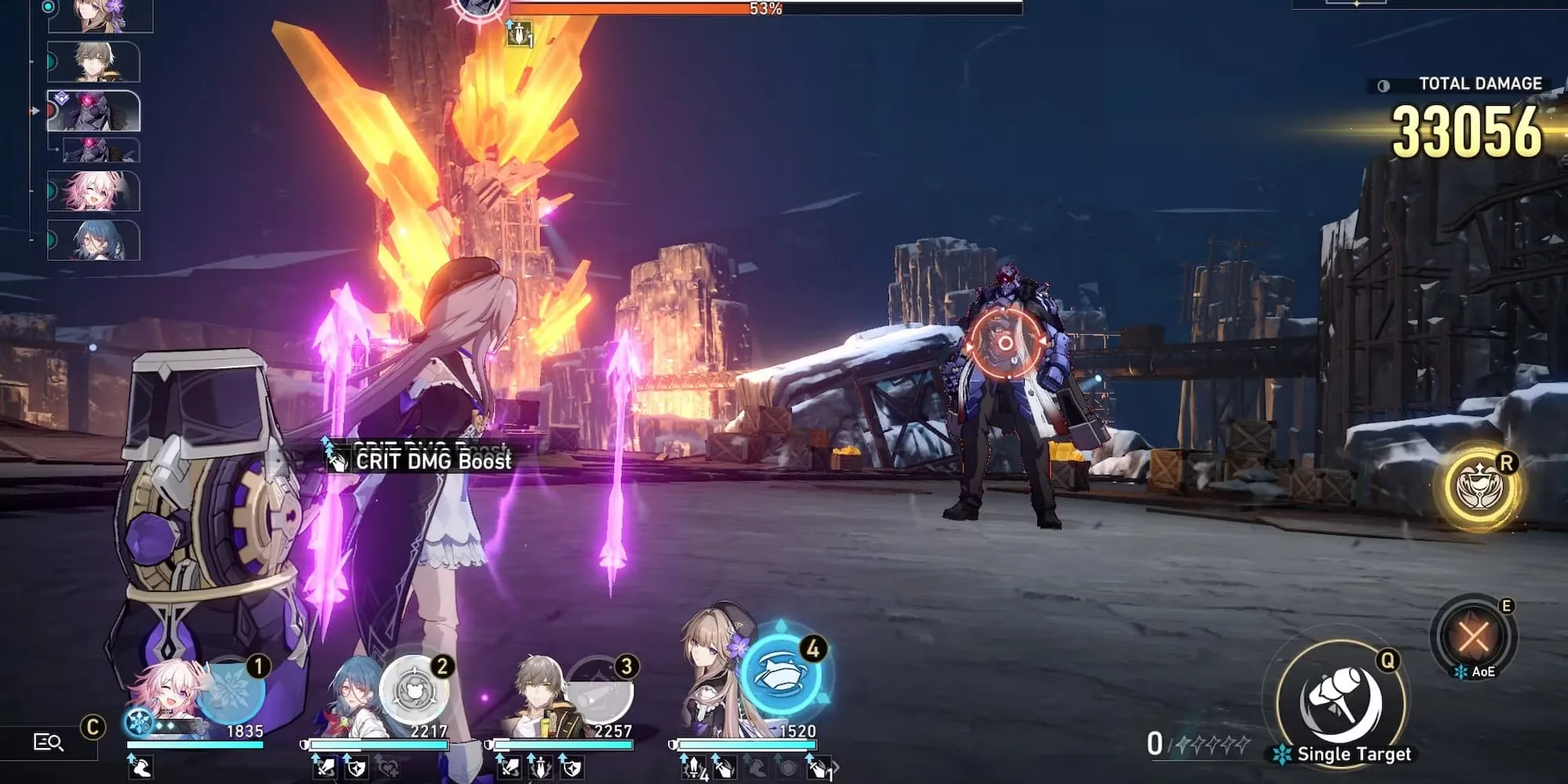The image size is (1568, 784).
Task: Trigger the golden ultimate ability icon
Action: coord(1480,488)
